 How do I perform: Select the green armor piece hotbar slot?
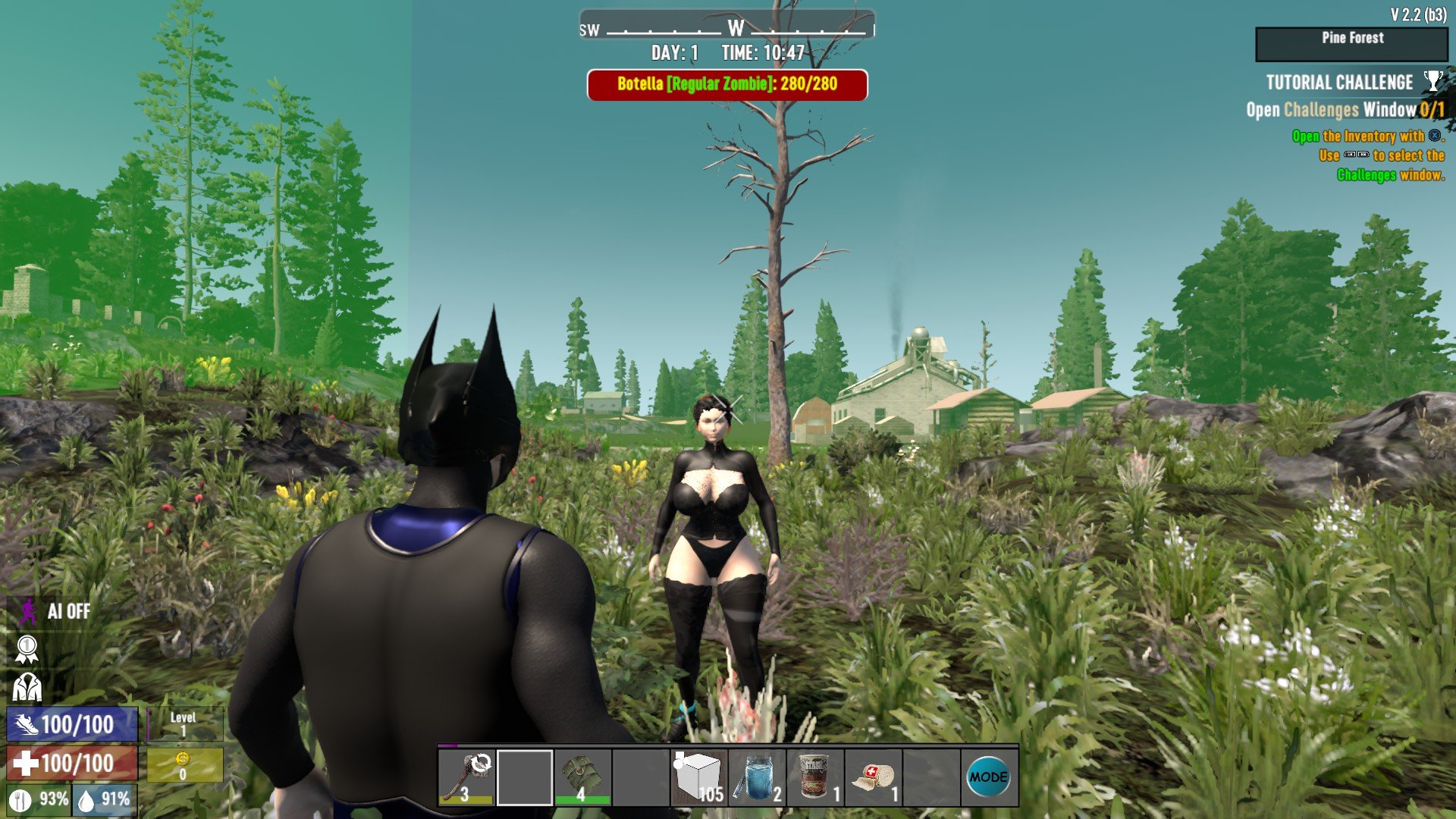click(582, 777)
